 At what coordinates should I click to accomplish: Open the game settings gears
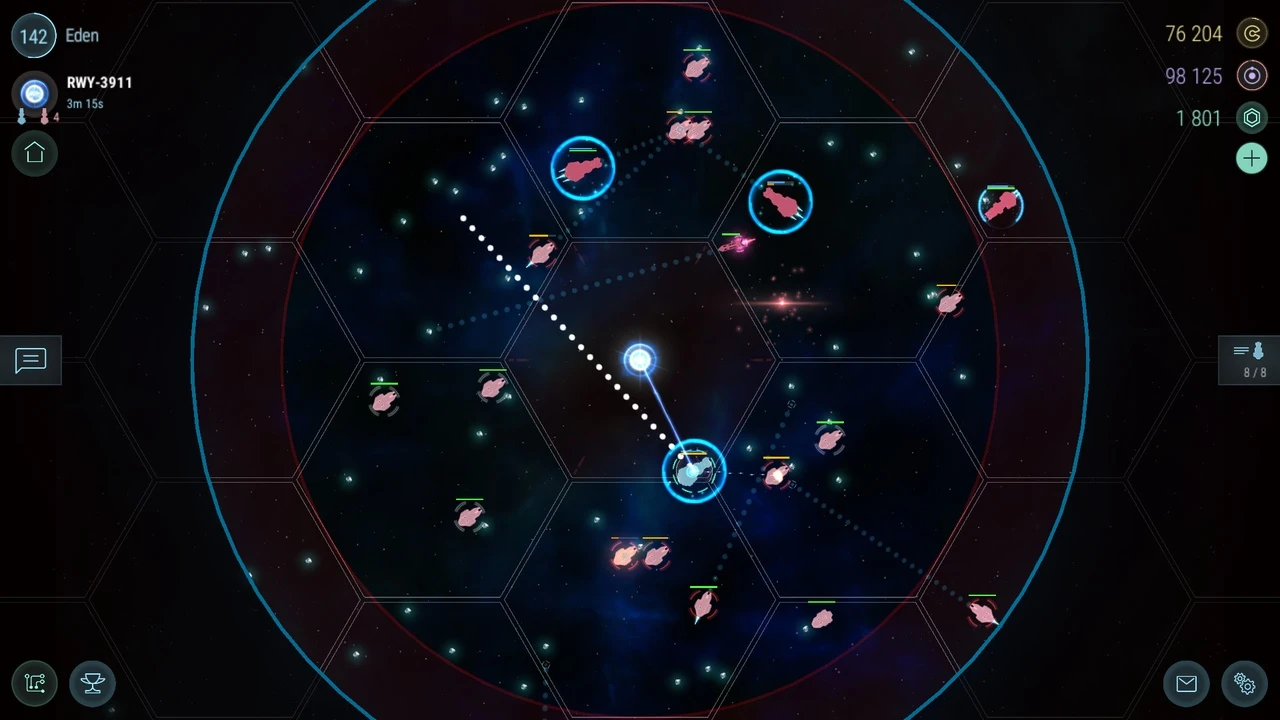(x=1244, y=684)
